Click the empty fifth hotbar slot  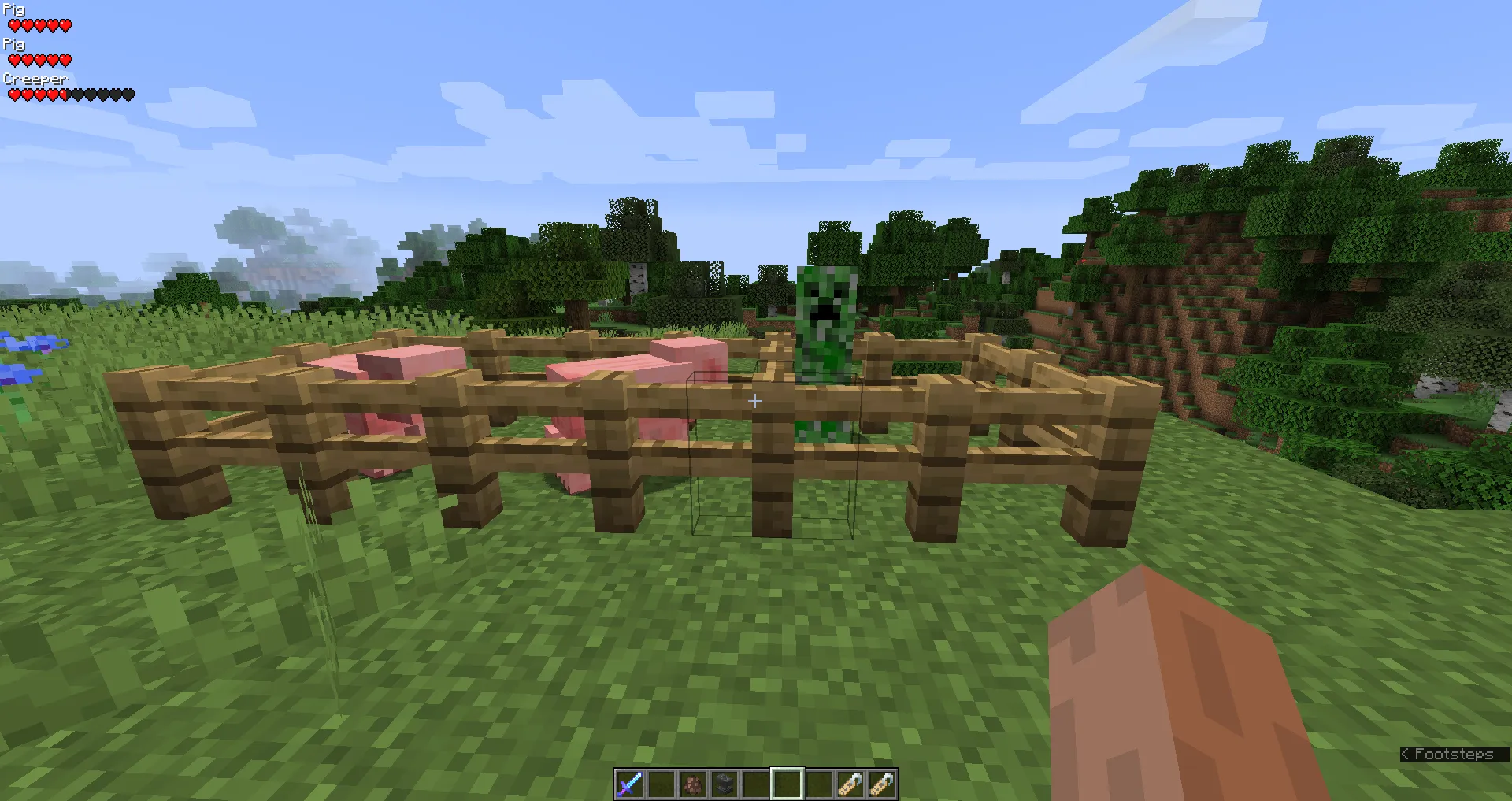[756, 784]
